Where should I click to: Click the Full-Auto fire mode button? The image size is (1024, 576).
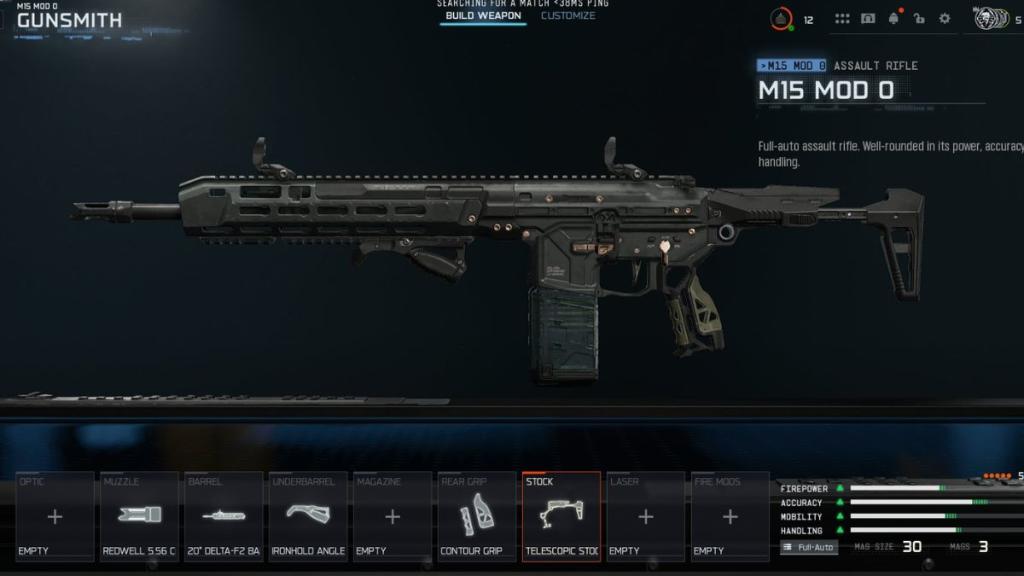pos(809,547)
